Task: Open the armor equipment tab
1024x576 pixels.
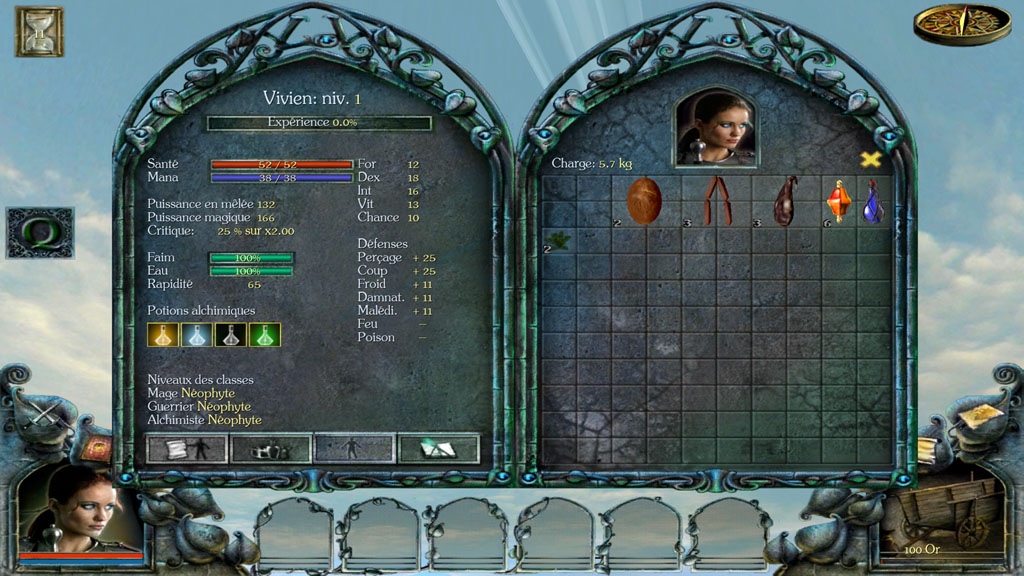Action: tap(271, 449)
